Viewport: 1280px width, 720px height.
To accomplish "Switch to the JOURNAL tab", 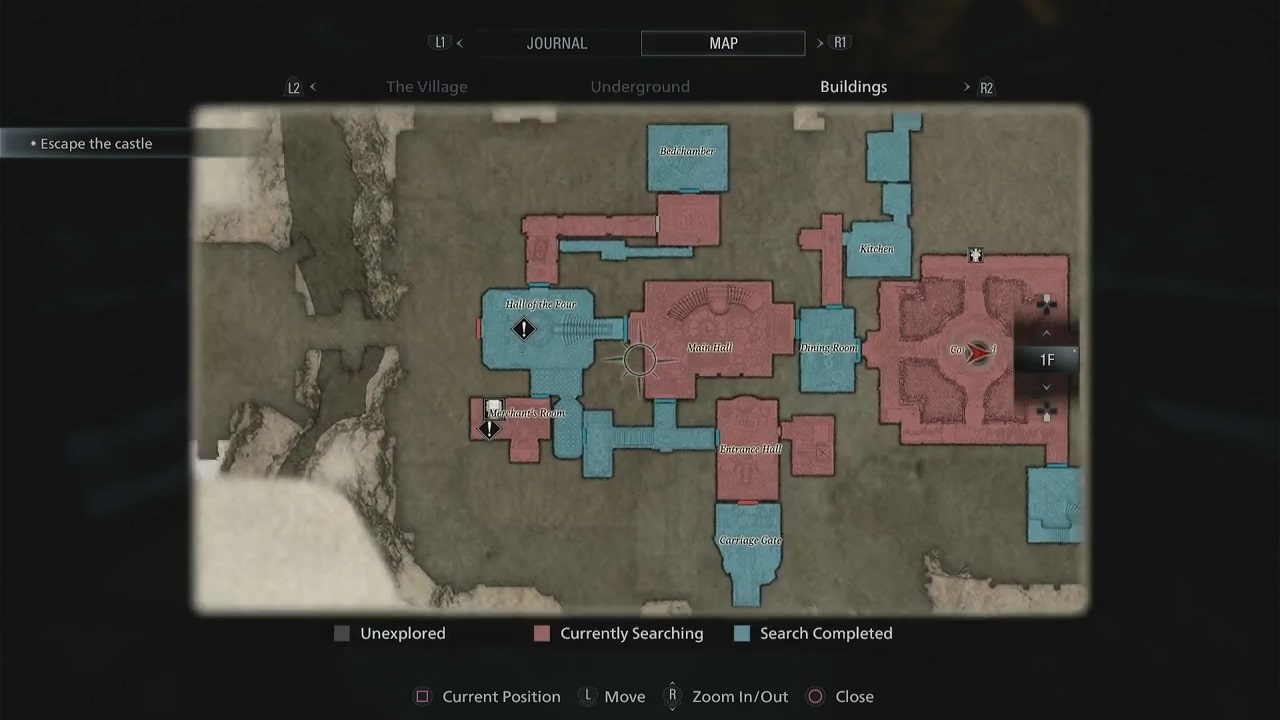I will tap(557, 43).
